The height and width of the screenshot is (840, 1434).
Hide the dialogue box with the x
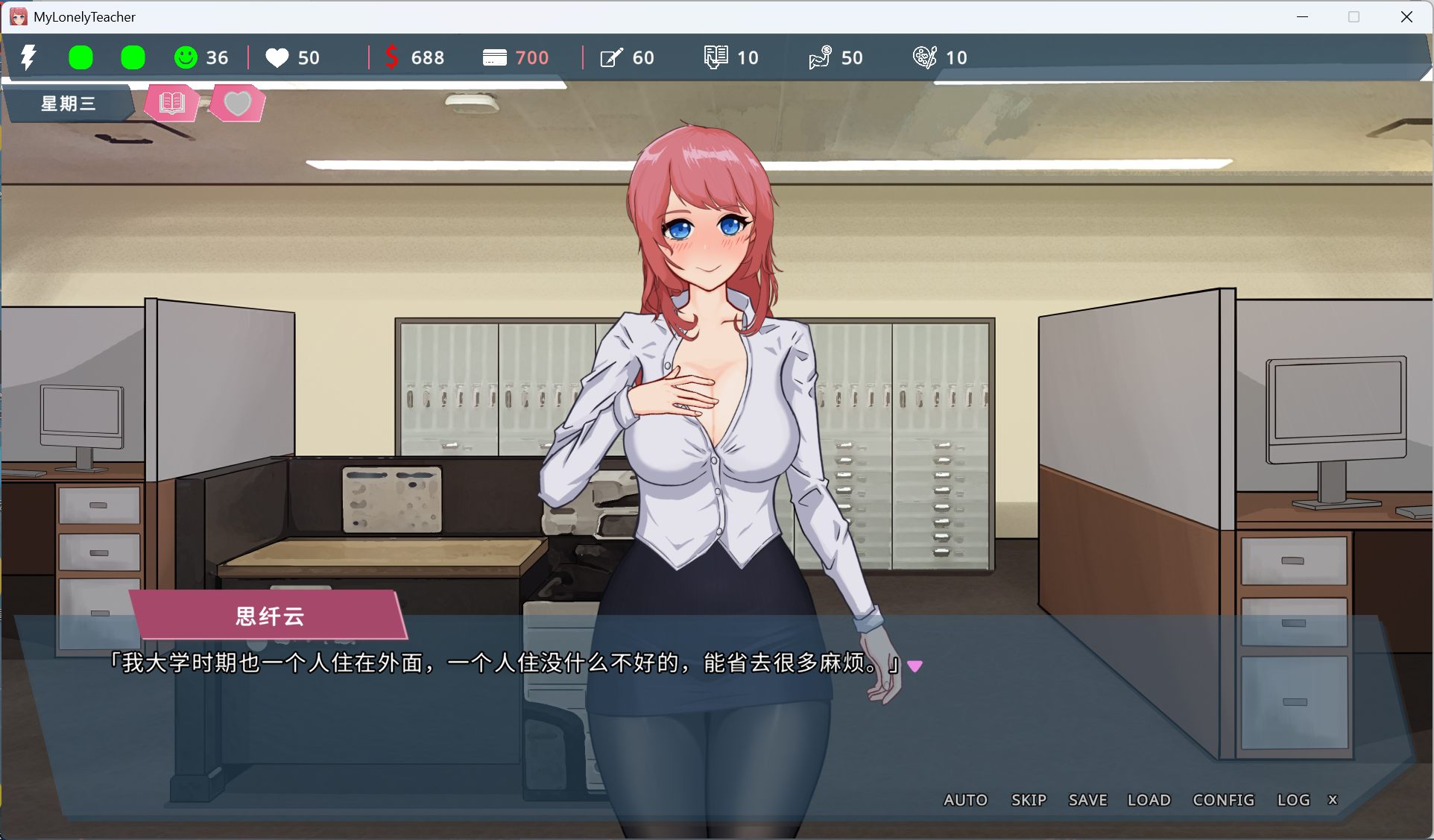pyautogui.click(x=1333, y=800)
